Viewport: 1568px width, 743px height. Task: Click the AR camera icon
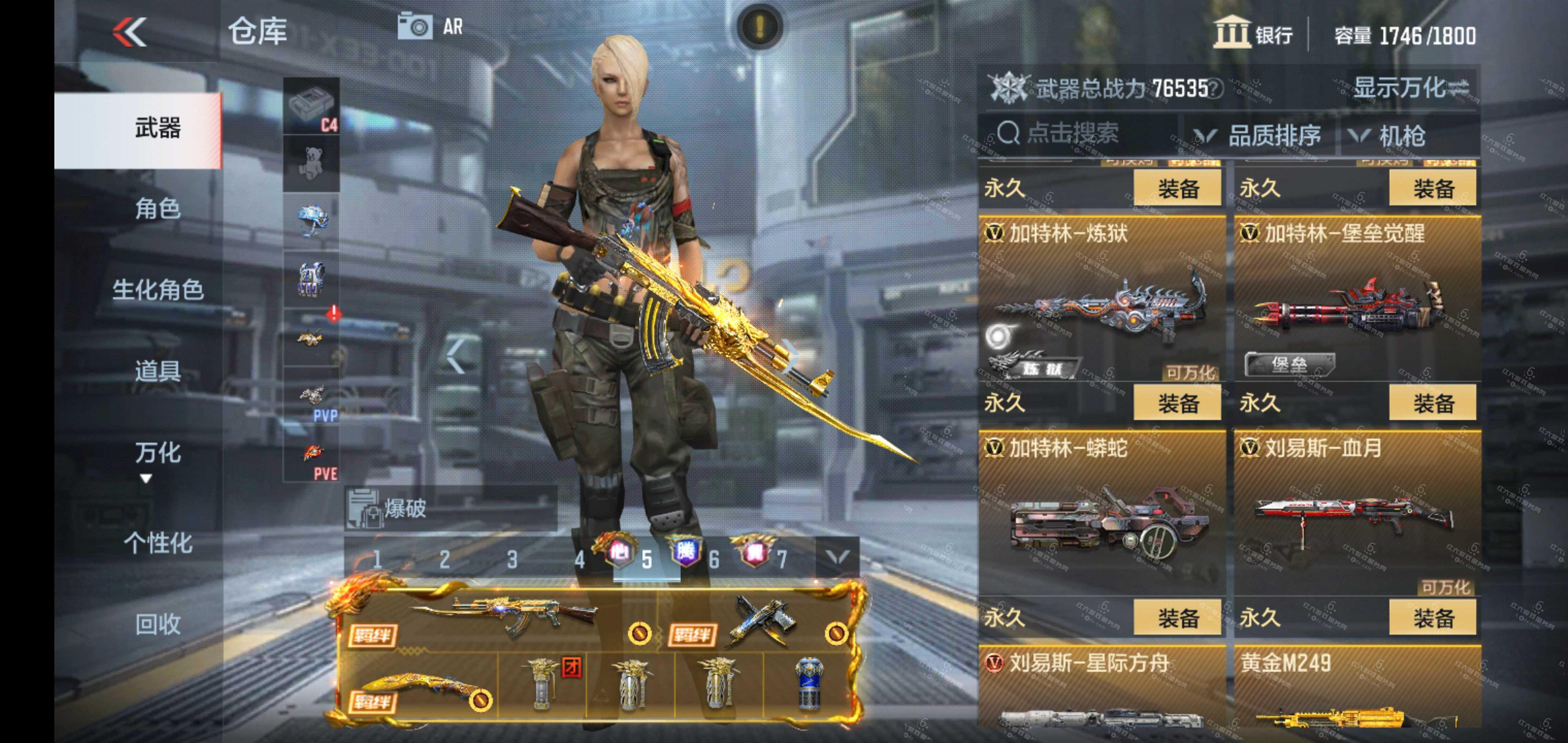point(416,27)
